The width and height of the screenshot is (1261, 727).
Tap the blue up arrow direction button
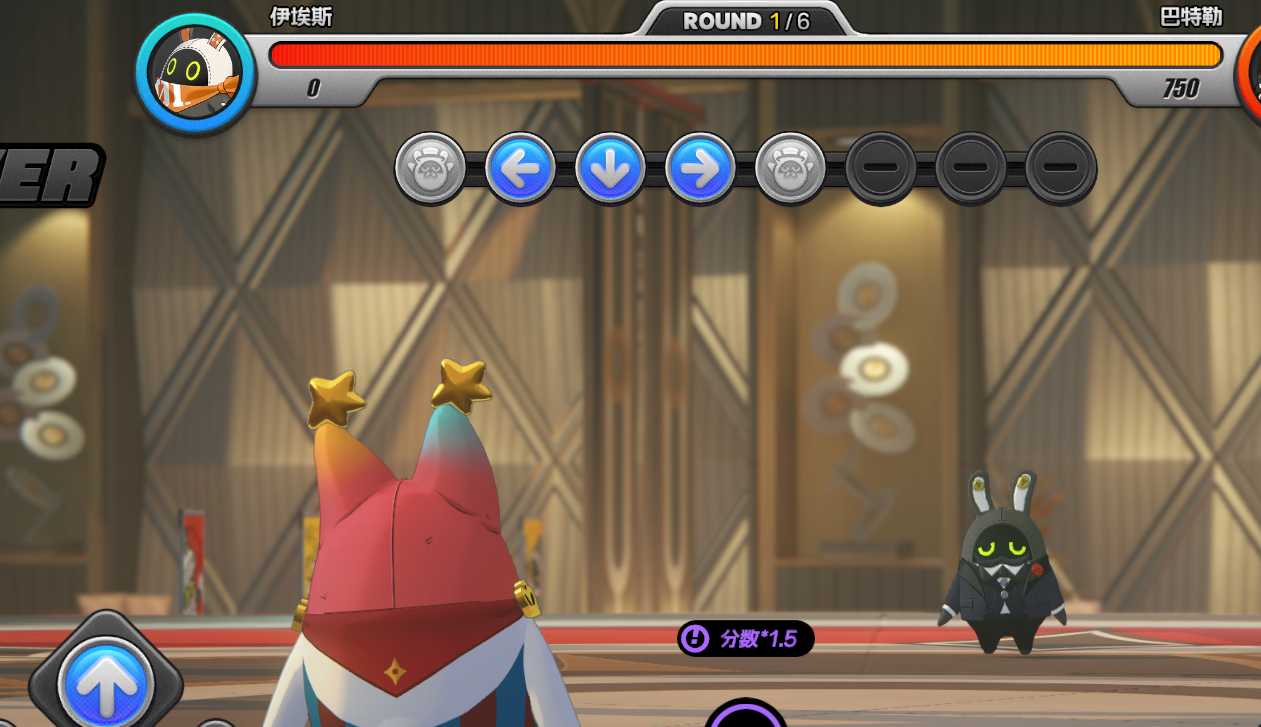pos(105,684)
